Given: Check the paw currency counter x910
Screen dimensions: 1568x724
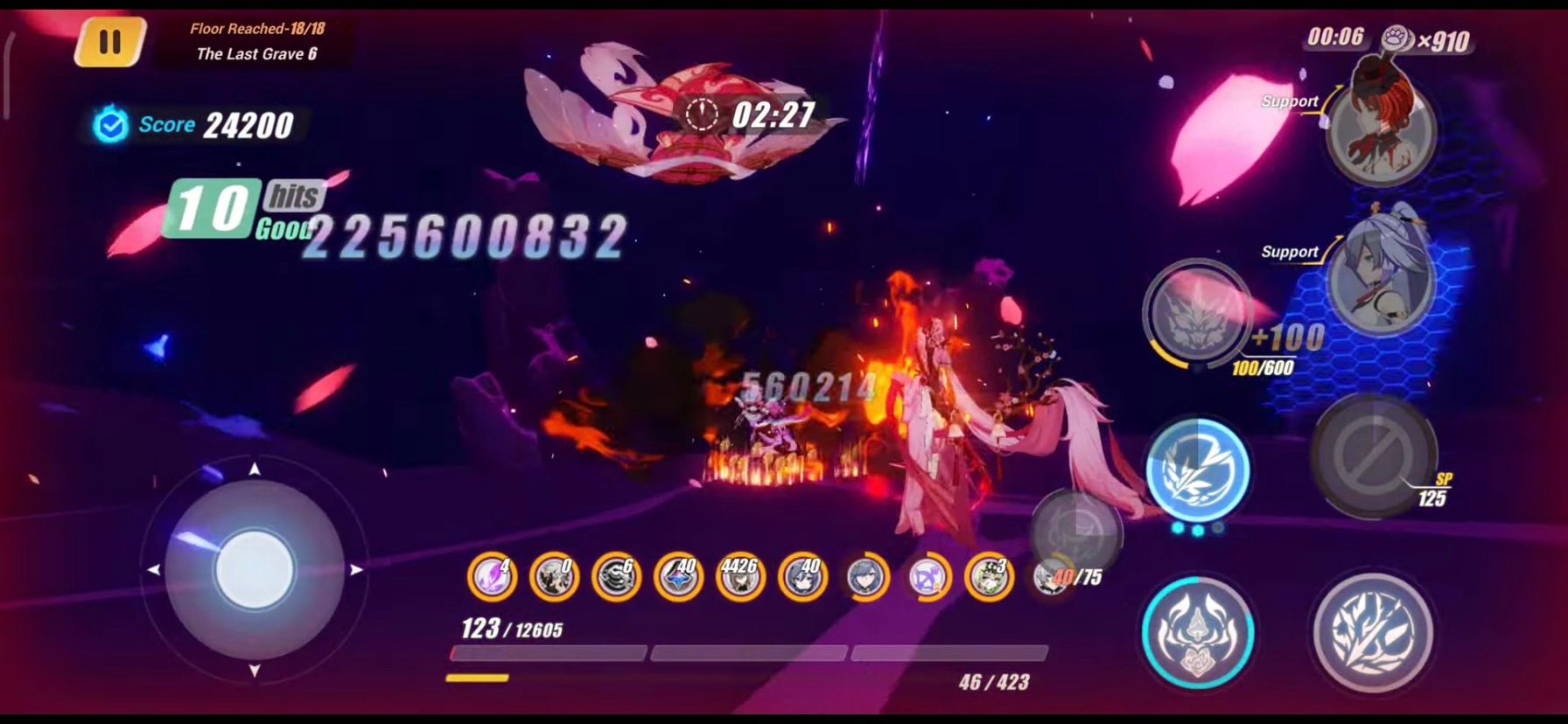Looking at the screenshot, I should coord(1435,38).
